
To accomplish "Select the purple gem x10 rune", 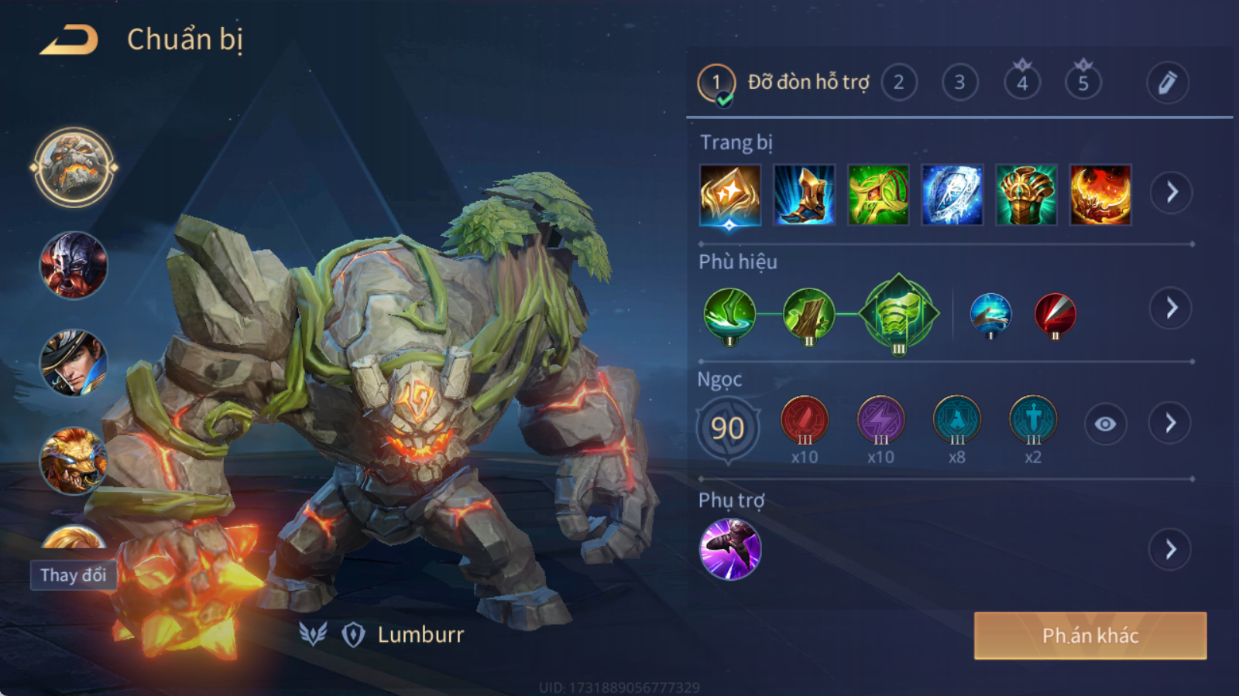I will coord(880,421).
